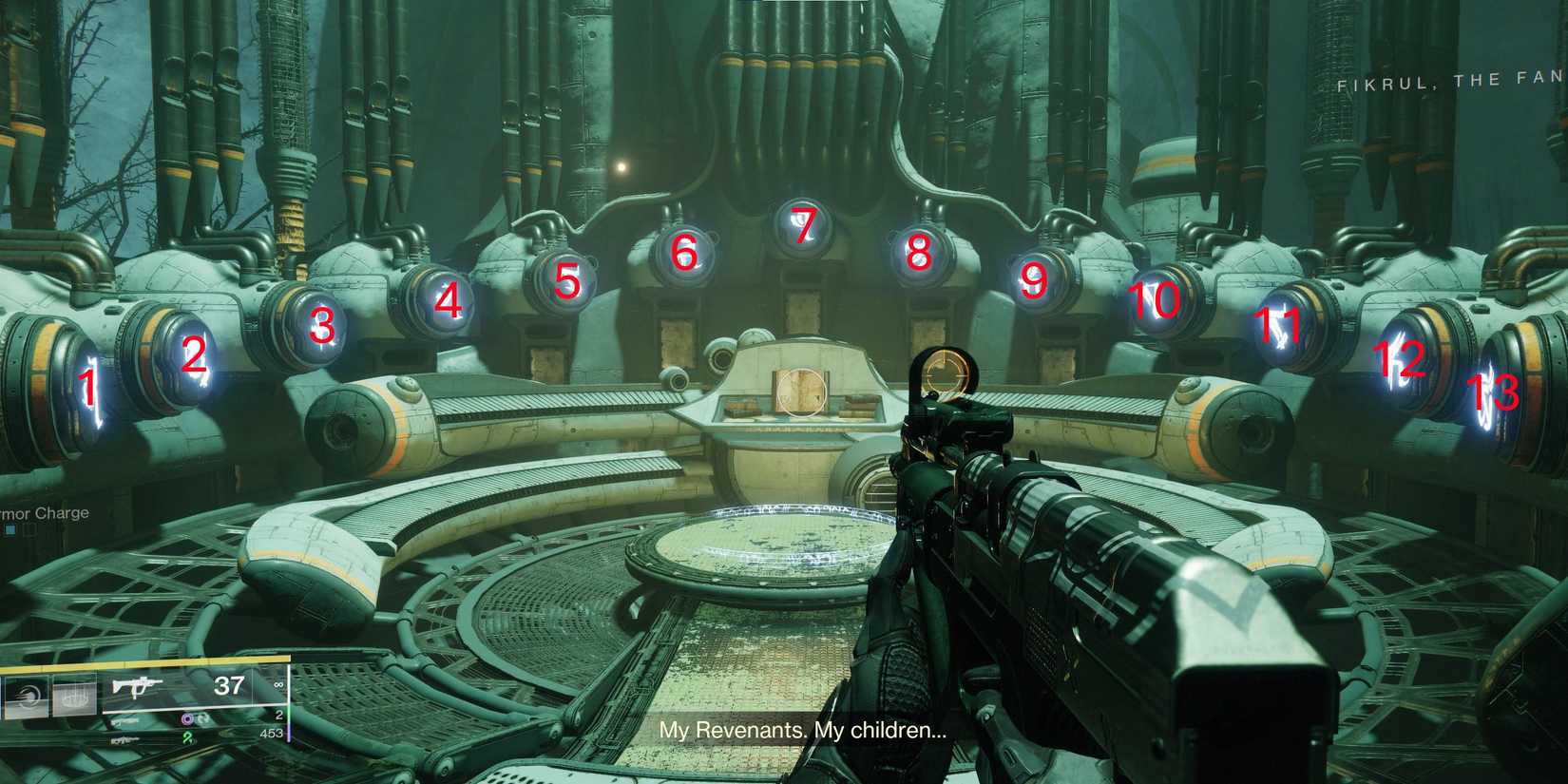Activate the swirling orb ability icon
1568x784 pixels.
(27, 698)
